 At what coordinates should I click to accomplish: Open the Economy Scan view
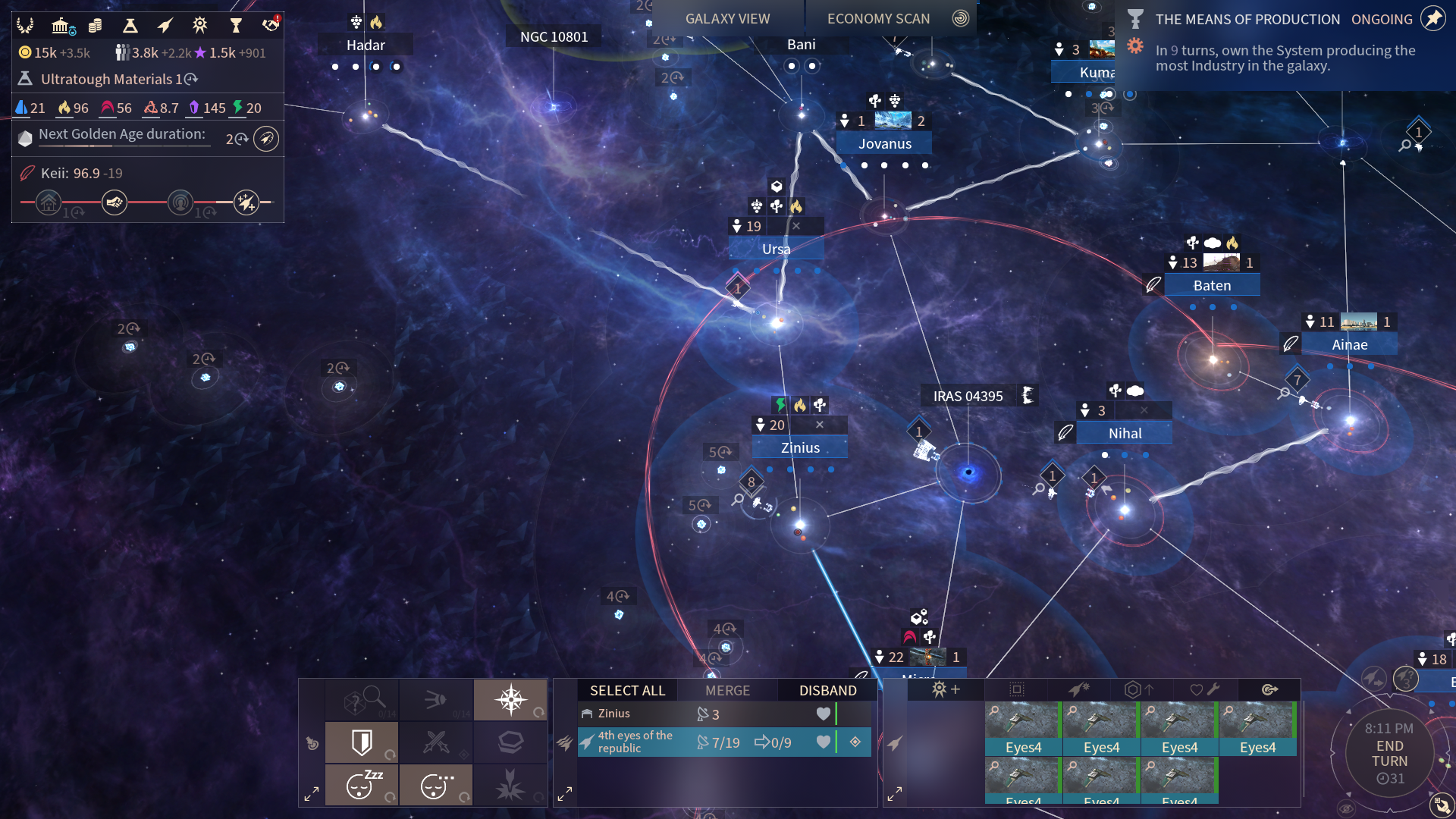point(878,19)
